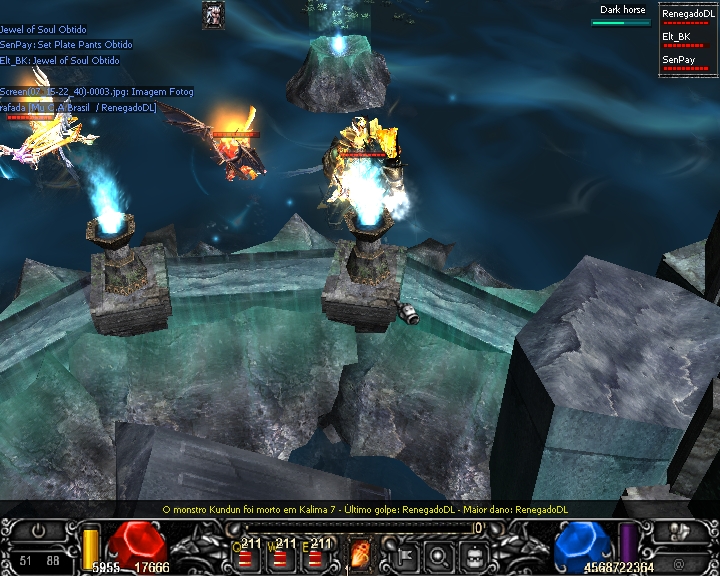The image size is (720, 576).
Task: Click the flag icon button
Action: [x=405, y=556]
